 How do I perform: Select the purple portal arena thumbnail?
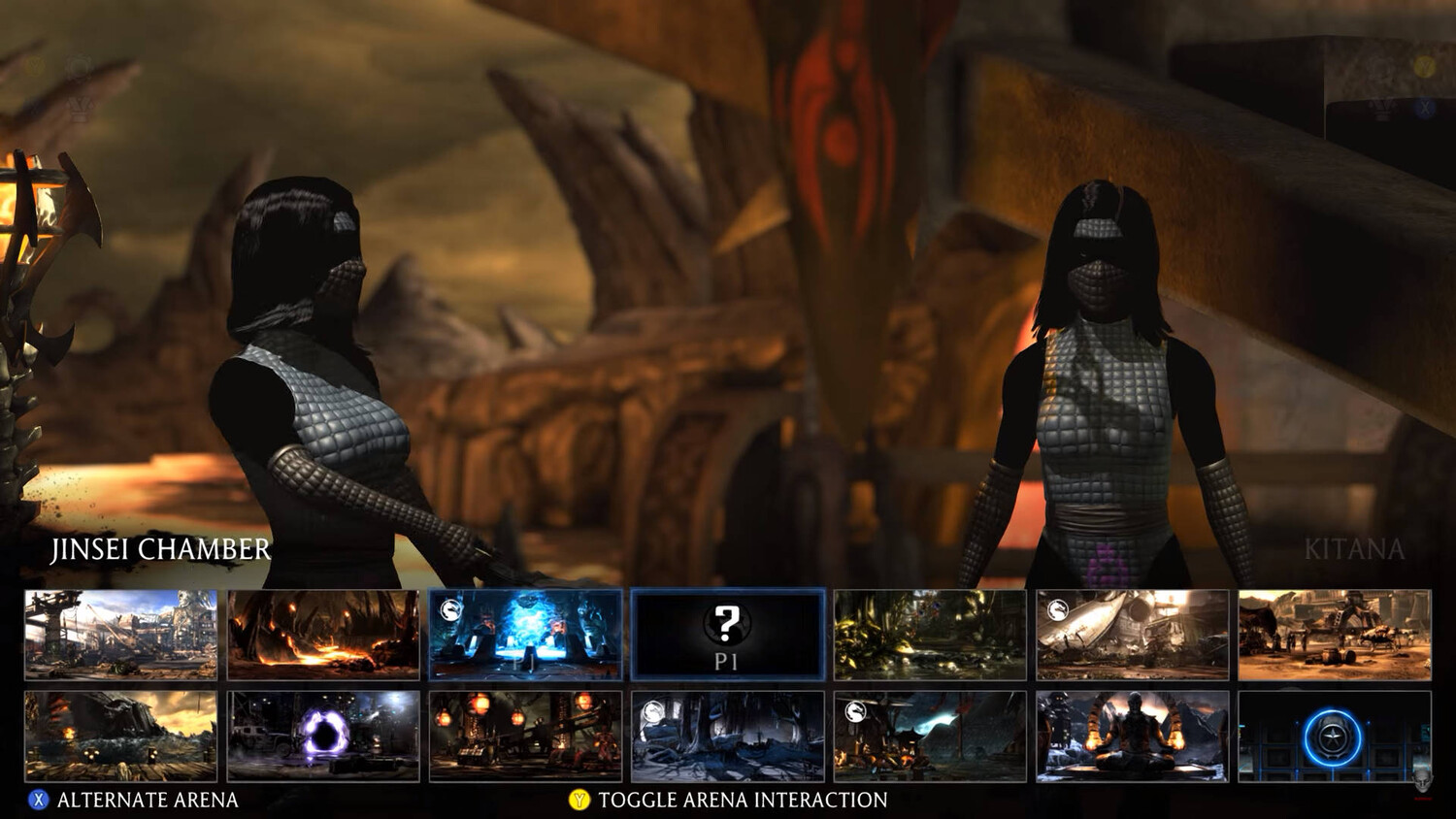[x=323, y=737]
